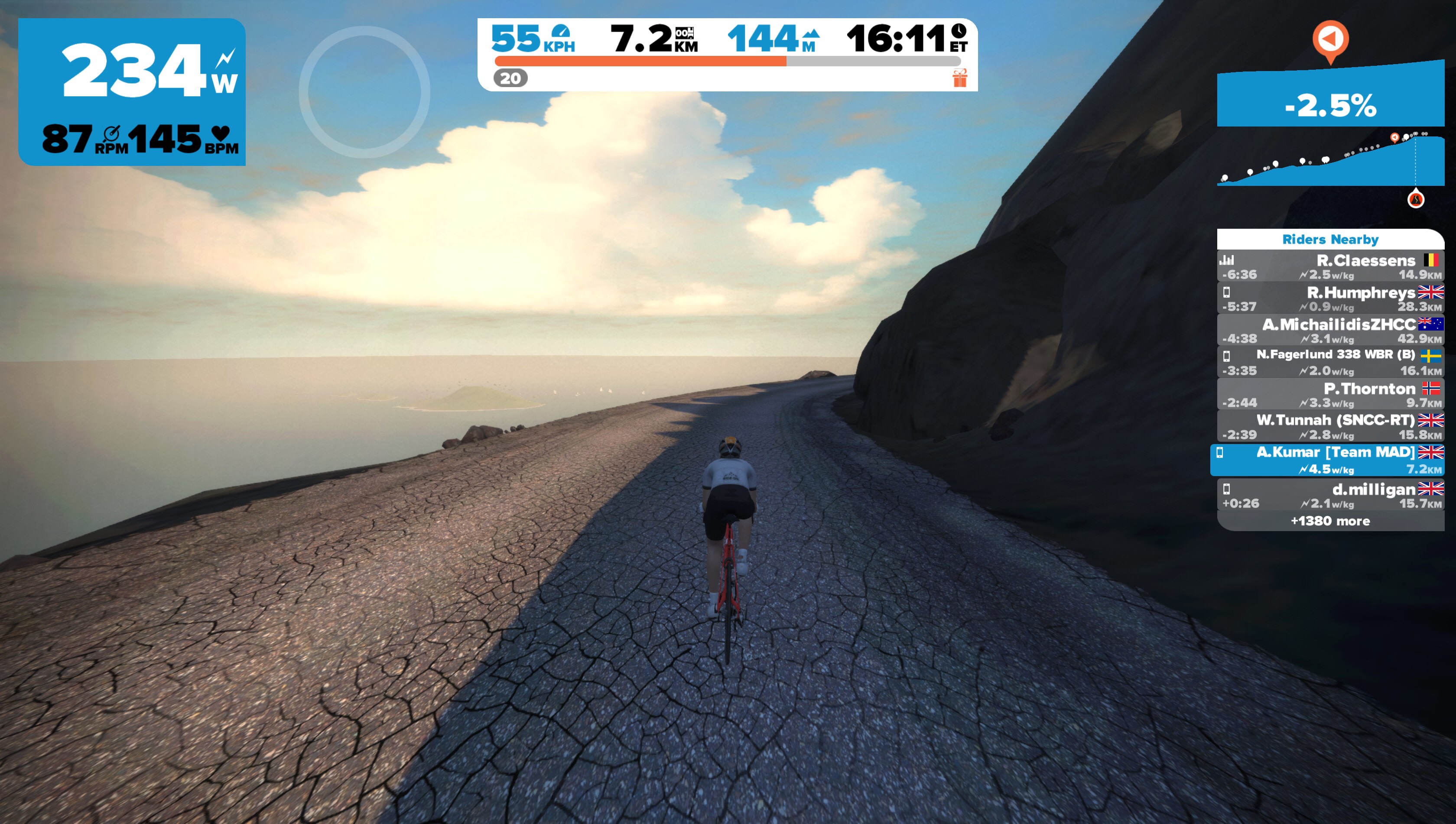
Task: Open W.Tunnah (SNCC-RT) rider entry
Action: coord(1330,426)
